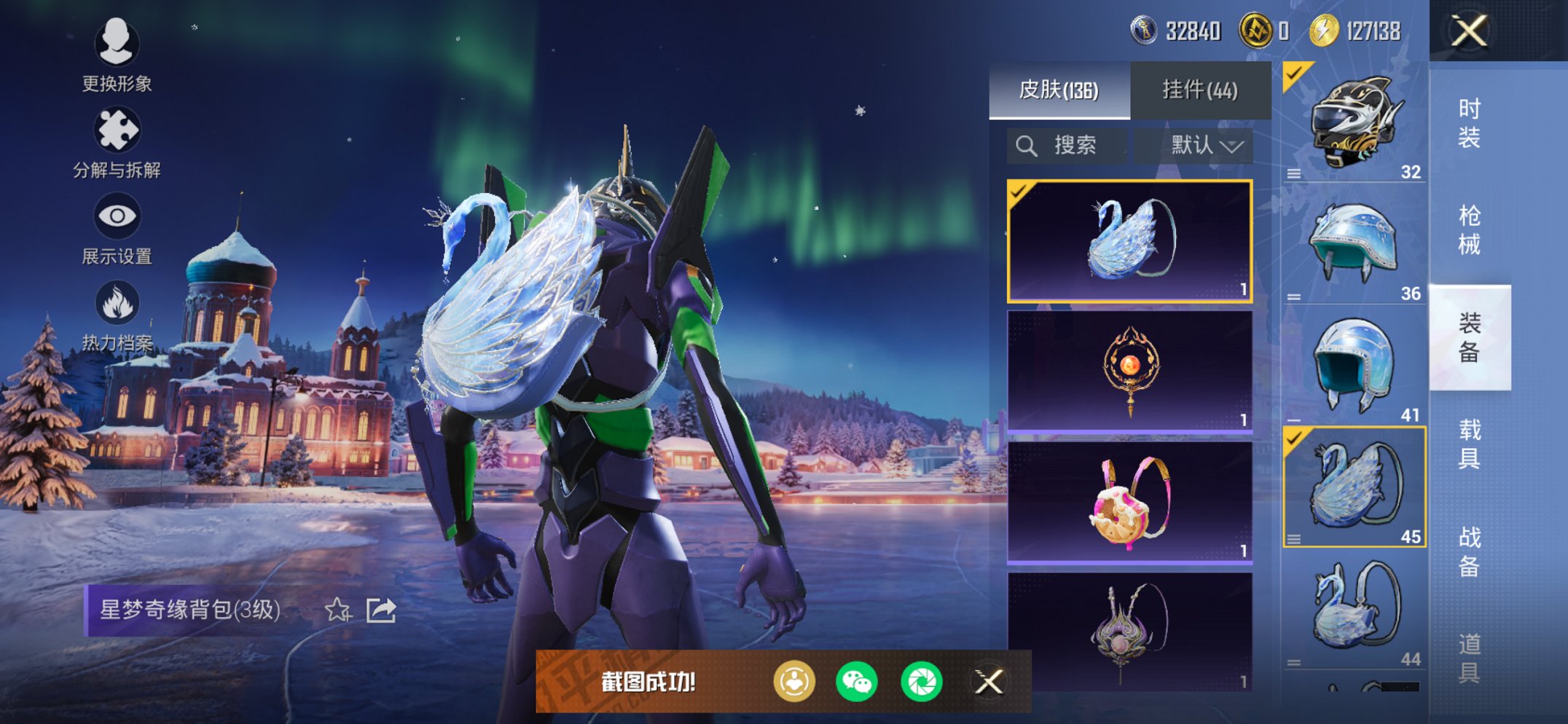Switch to the 挂件(44) tab
1568x724 pixels.
coord(1199,90)
